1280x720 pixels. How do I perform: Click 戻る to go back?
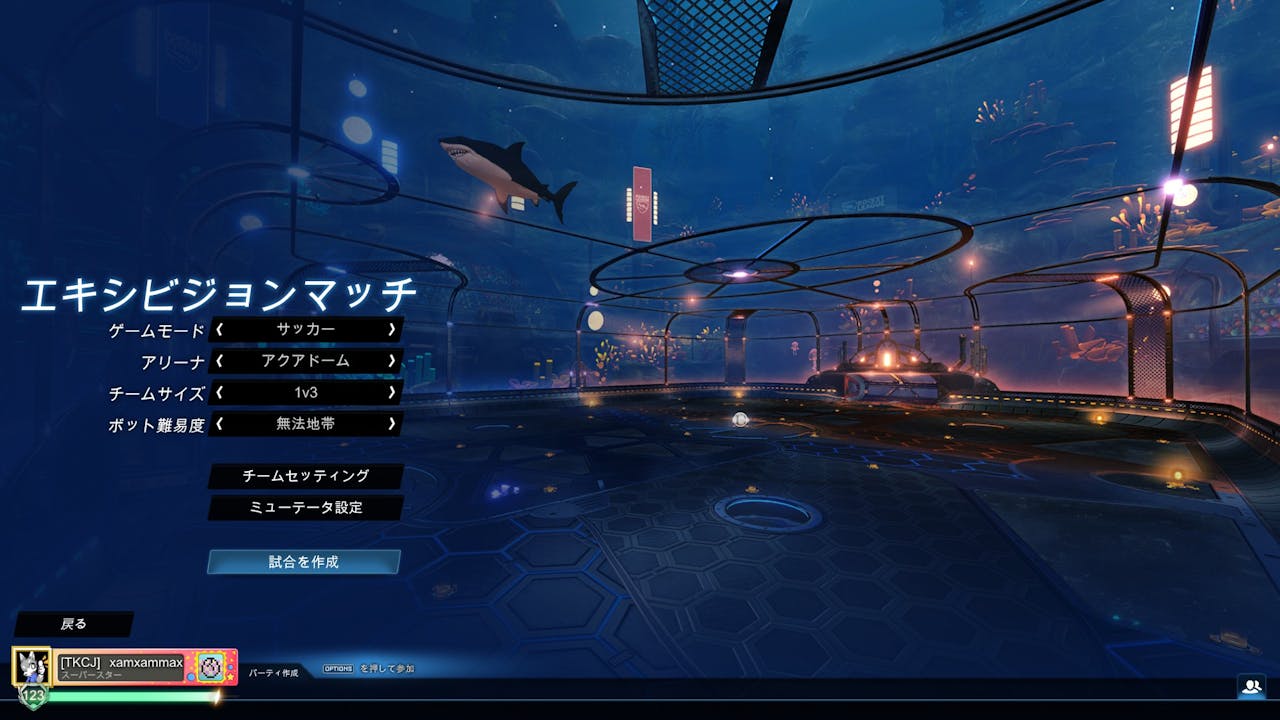75,622
